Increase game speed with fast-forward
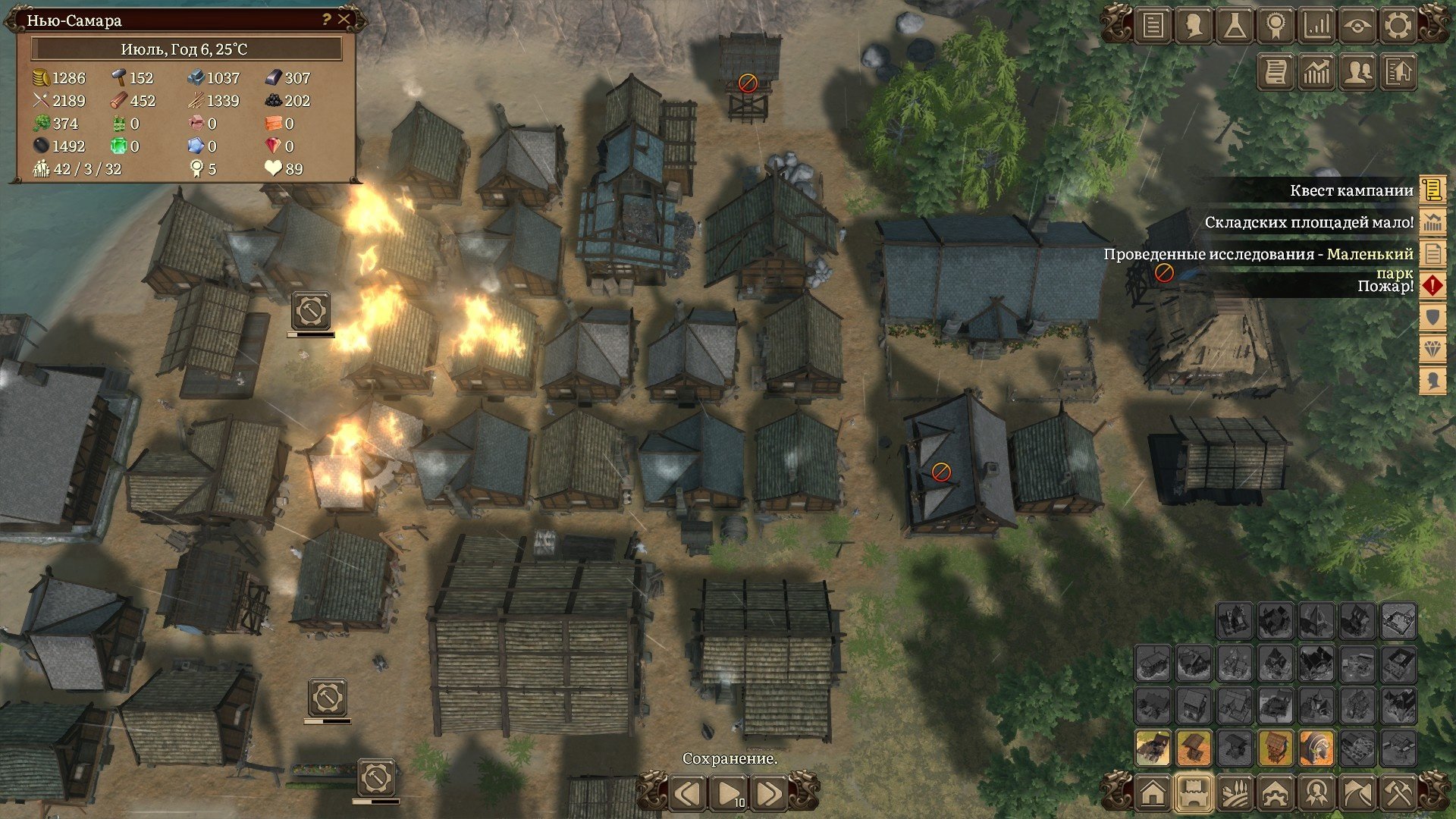 click(767, 794)
